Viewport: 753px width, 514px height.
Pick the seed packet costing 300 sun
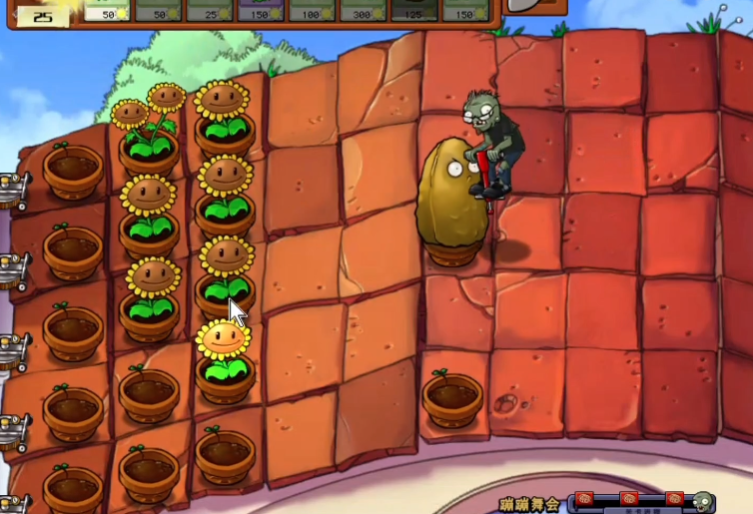pyautogui.click(x=363, y=10)
